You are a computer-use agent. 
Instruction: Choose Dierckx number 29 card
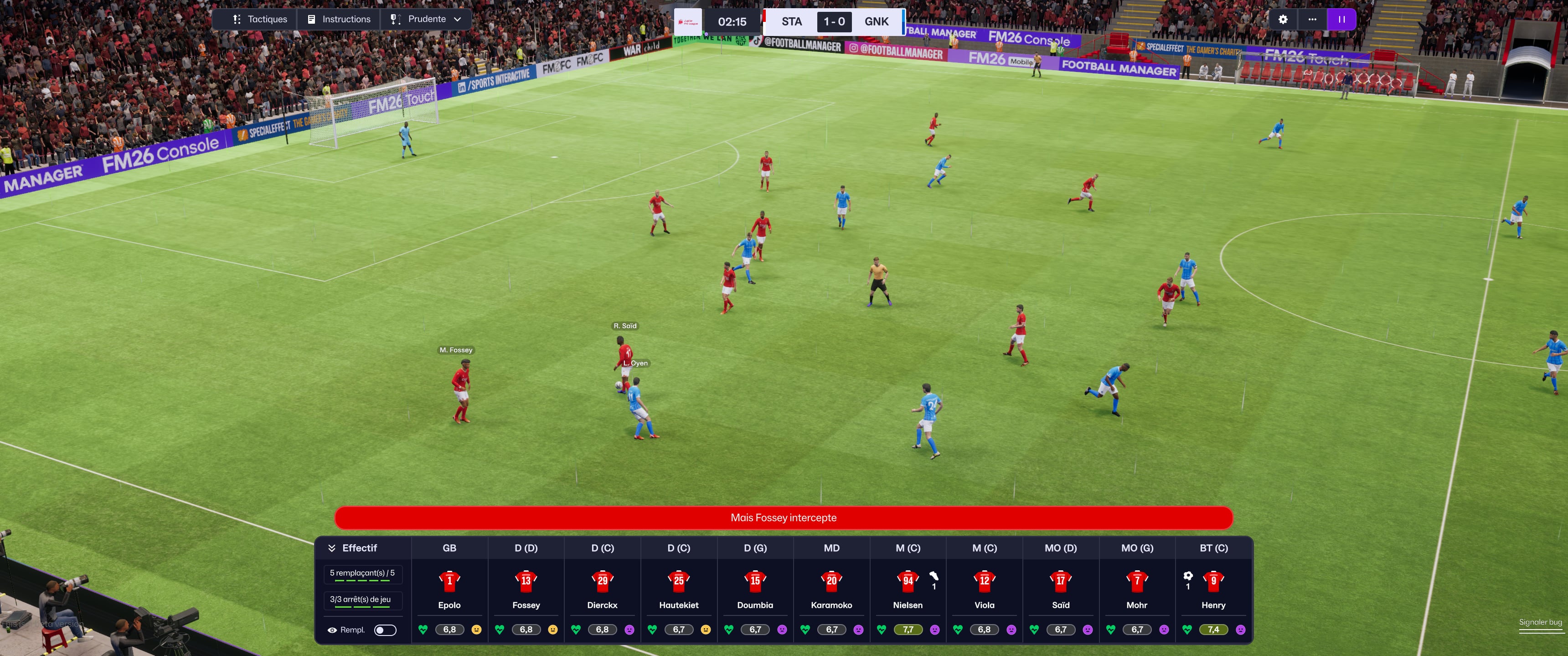click(x=602, y=580)
